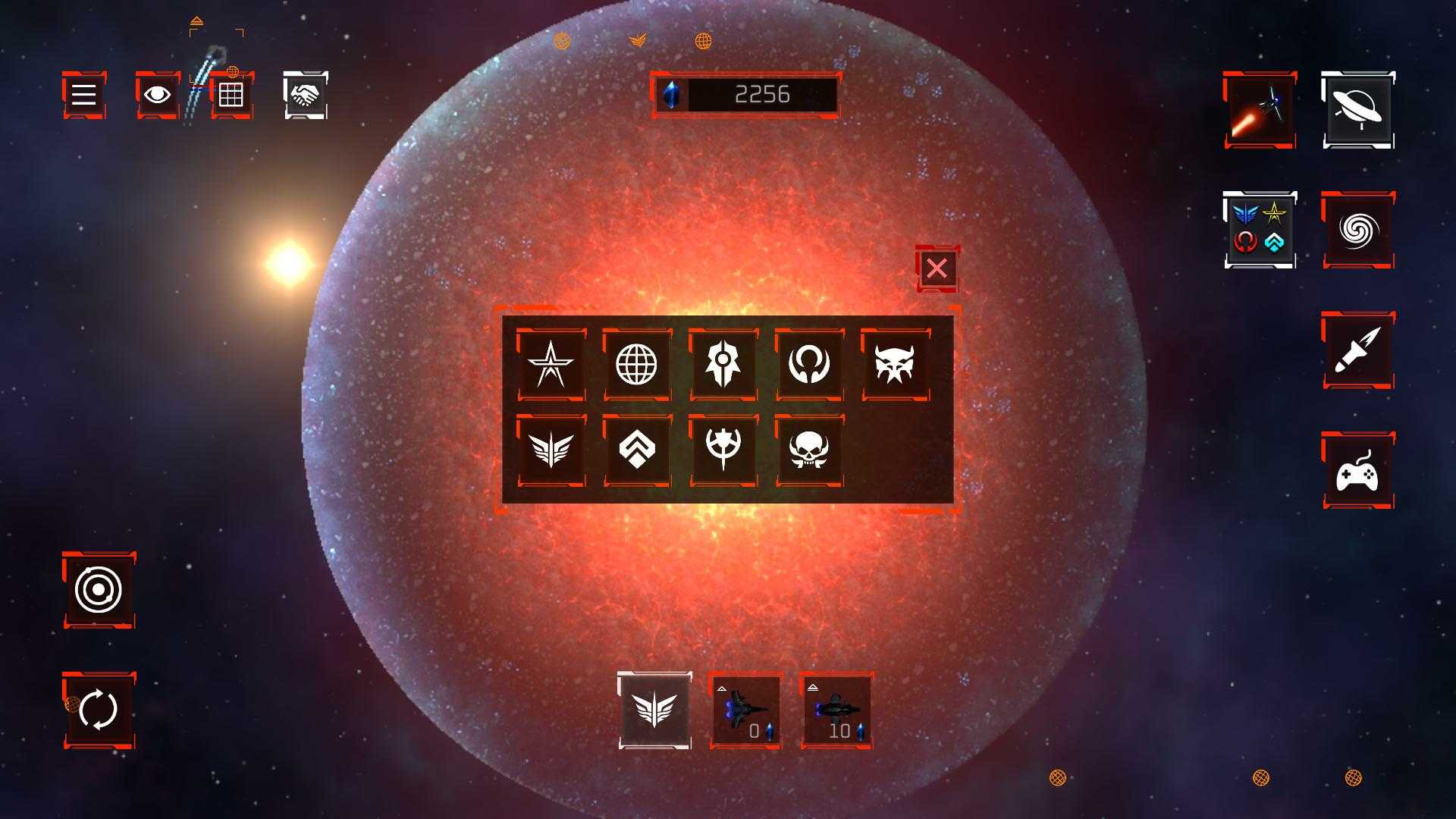Image resolution: width=1456 pixels, height=819 pixels.
Task: Open the hamburger main menu
Action: pos(83,95)
